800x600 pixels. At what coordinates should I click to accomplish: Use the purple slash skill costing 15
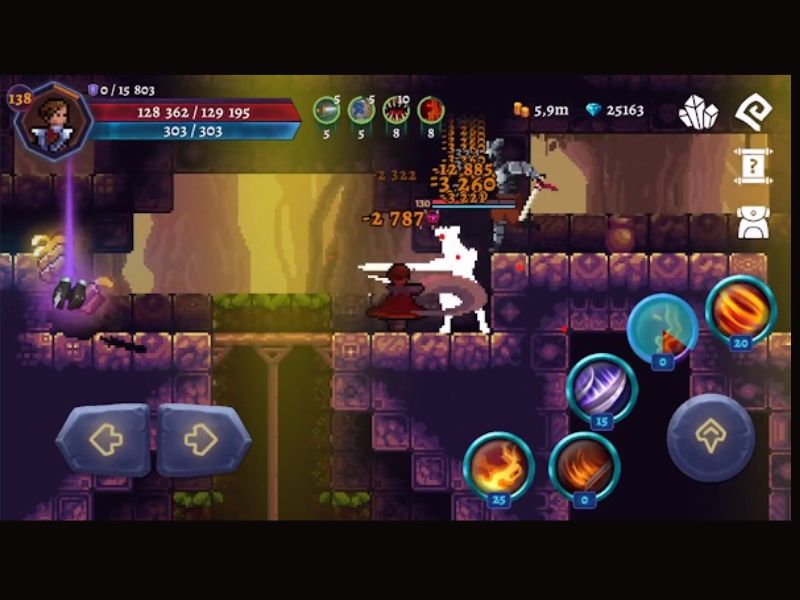coord(602,388)
